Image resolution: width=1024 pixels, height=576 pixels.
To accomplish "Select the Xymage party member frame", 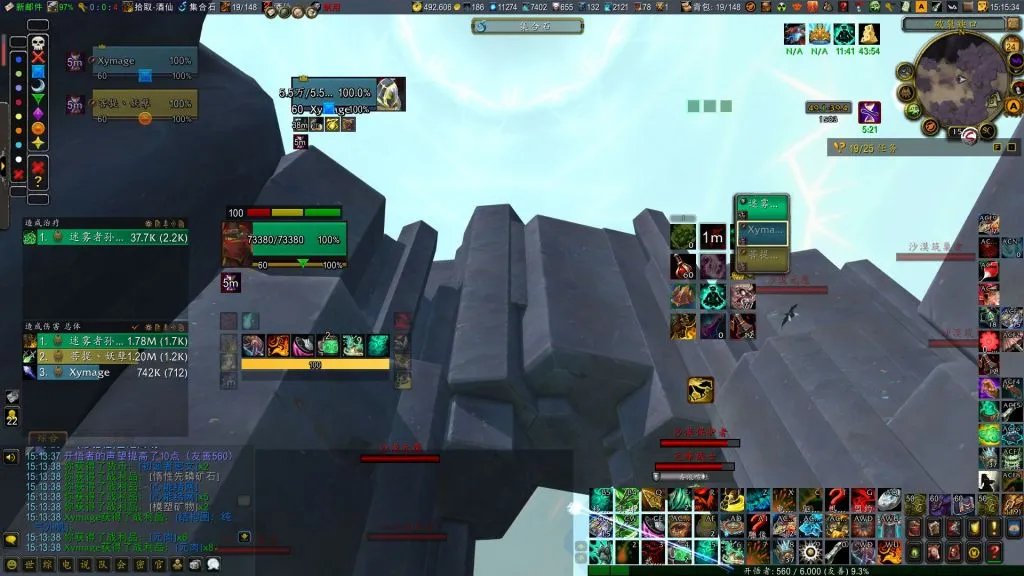I will (x=145, y=61).
